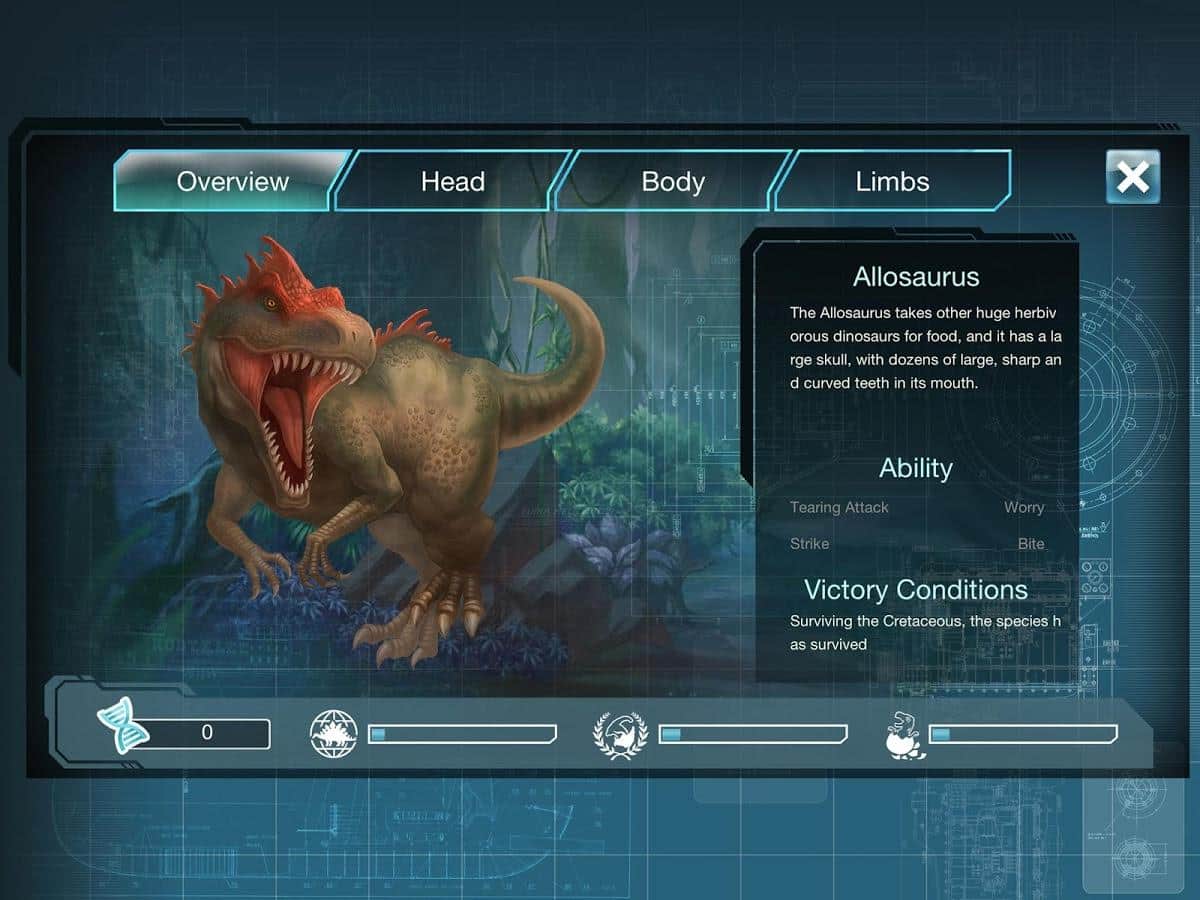The image size is (1200, 900).
Task: Open the Head tab
Action: point(452,181)
